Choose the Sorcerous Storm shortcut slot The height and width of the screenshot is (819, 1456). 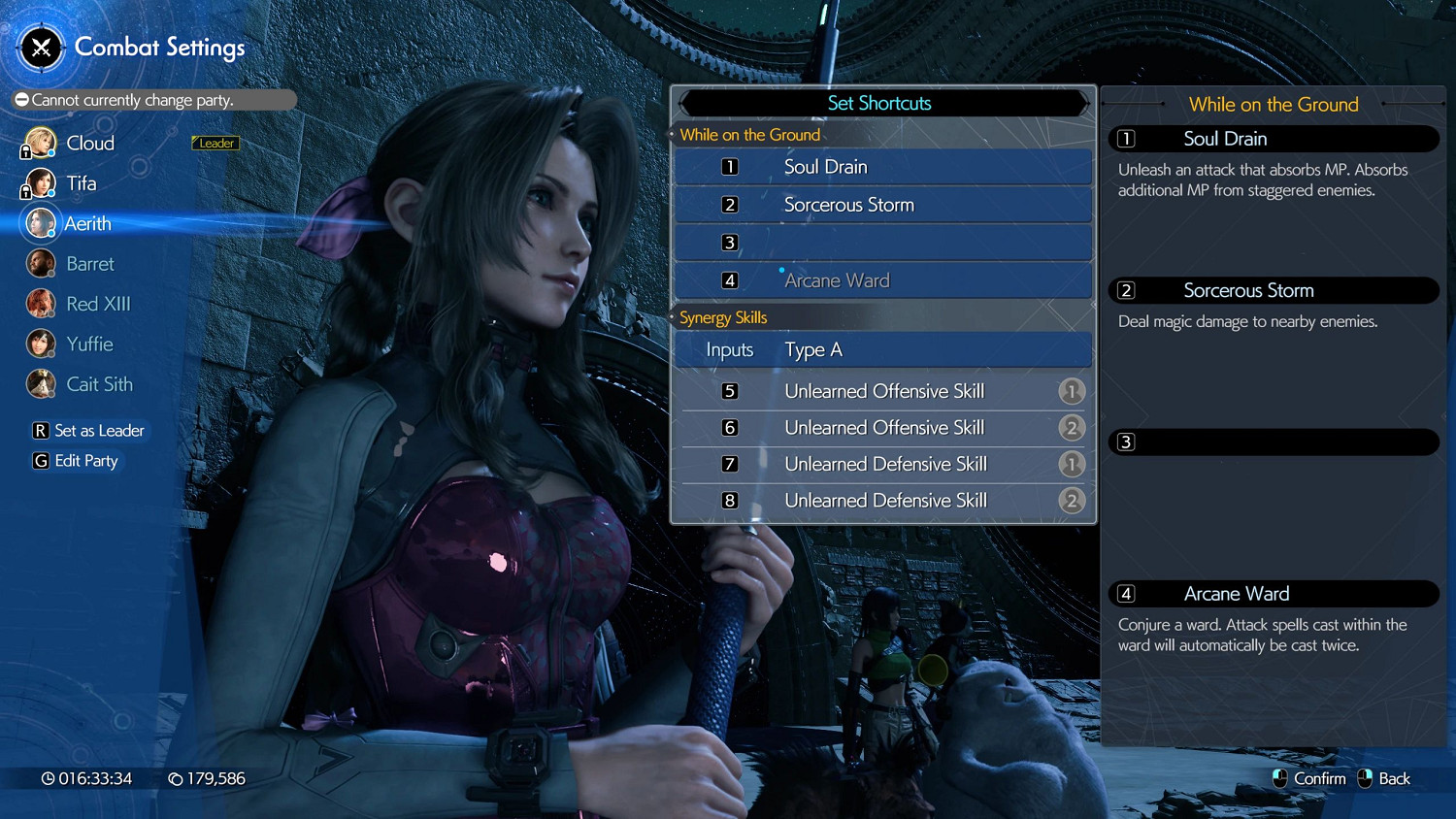pos(882,205)
